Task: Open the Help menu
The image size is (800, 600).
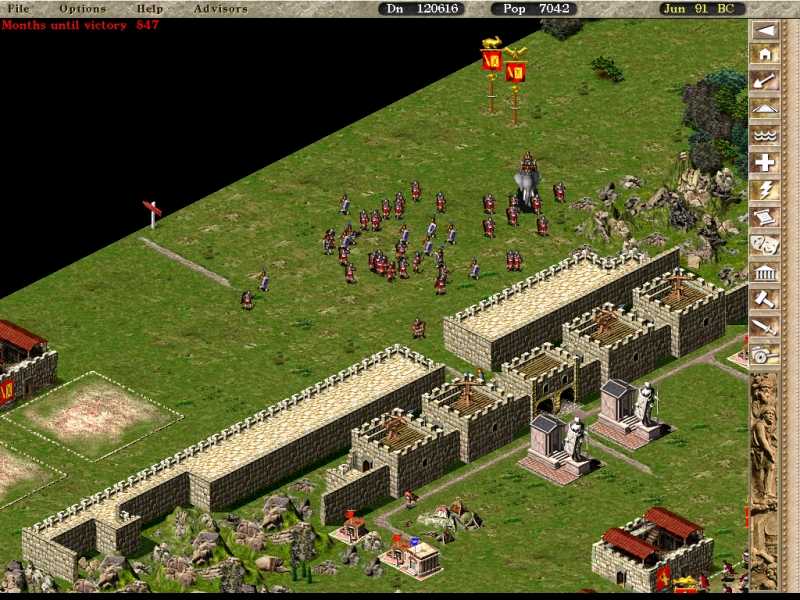Action: tap(150, 9)
